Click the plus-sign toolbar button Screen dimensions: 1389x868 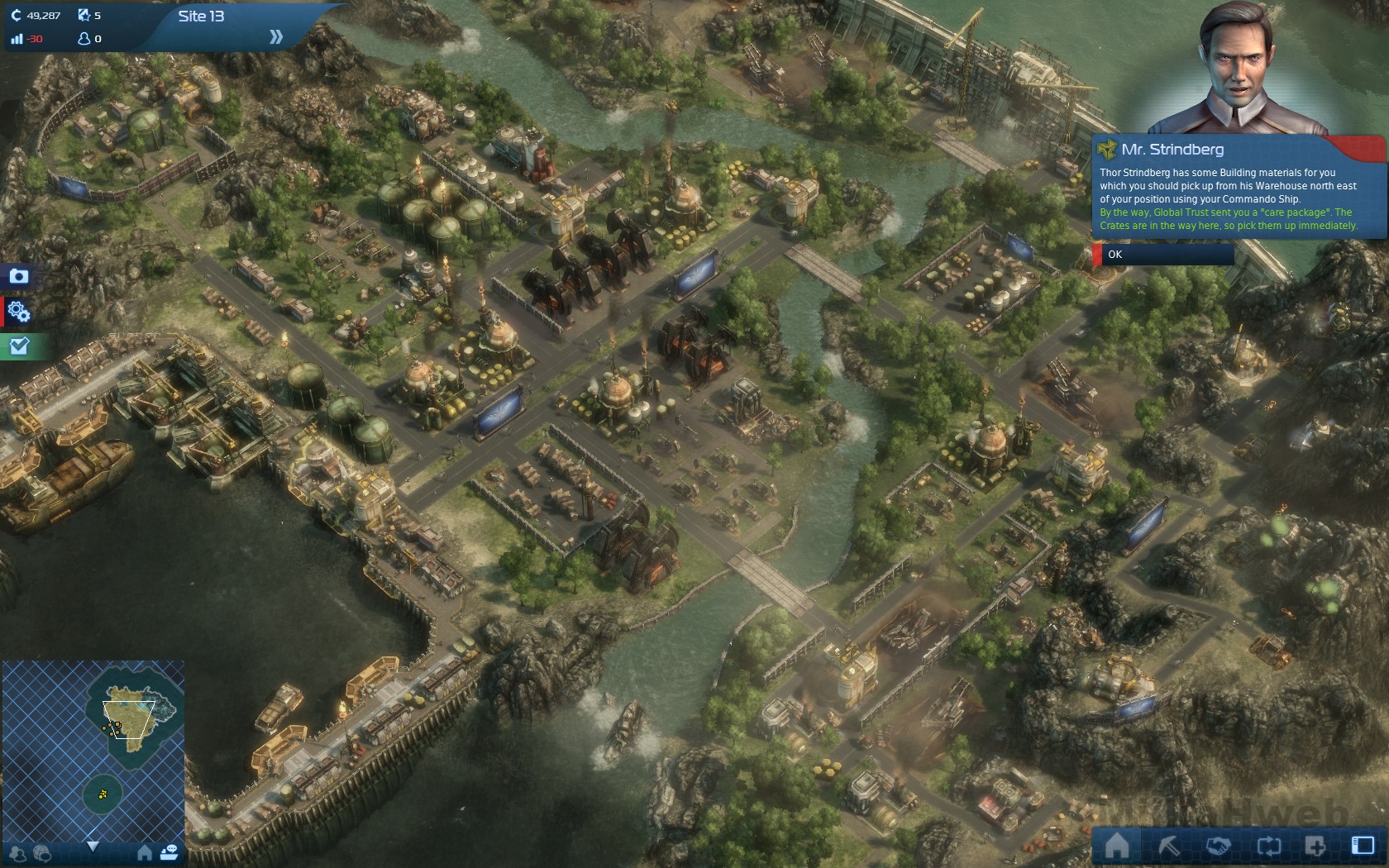(x=1315, y=846)
